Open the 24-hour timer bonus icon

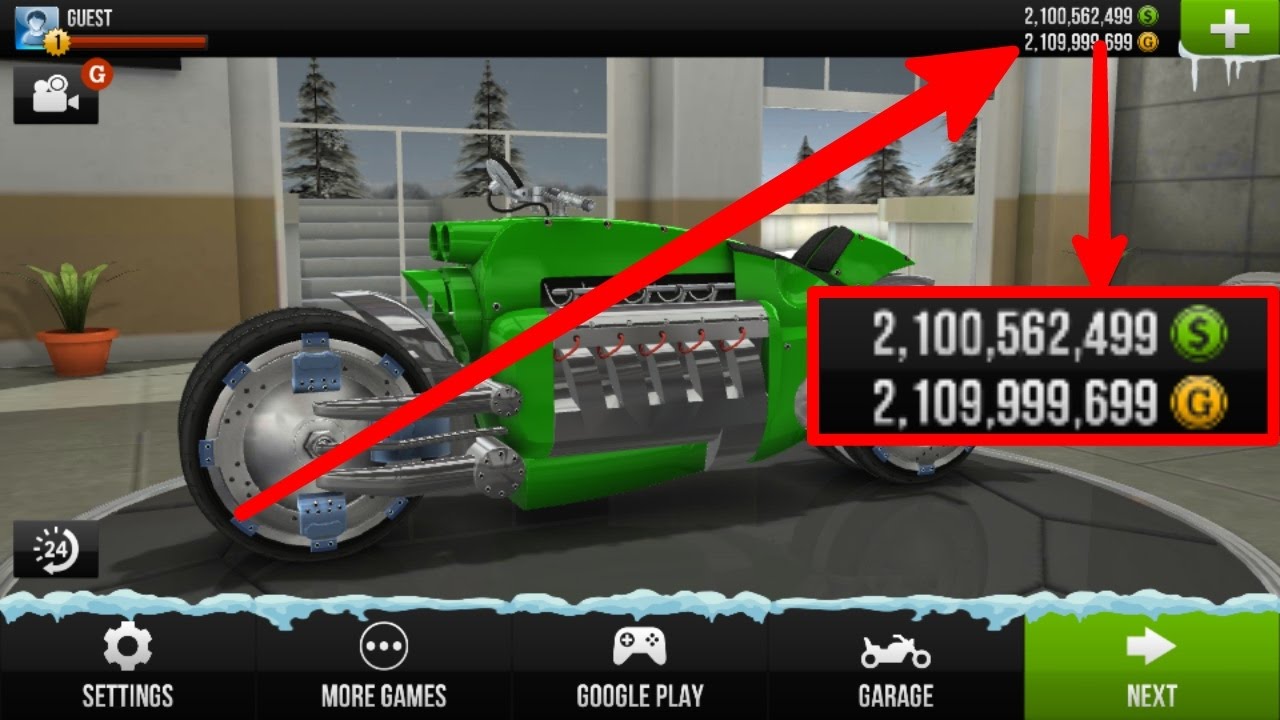point(56,549)
